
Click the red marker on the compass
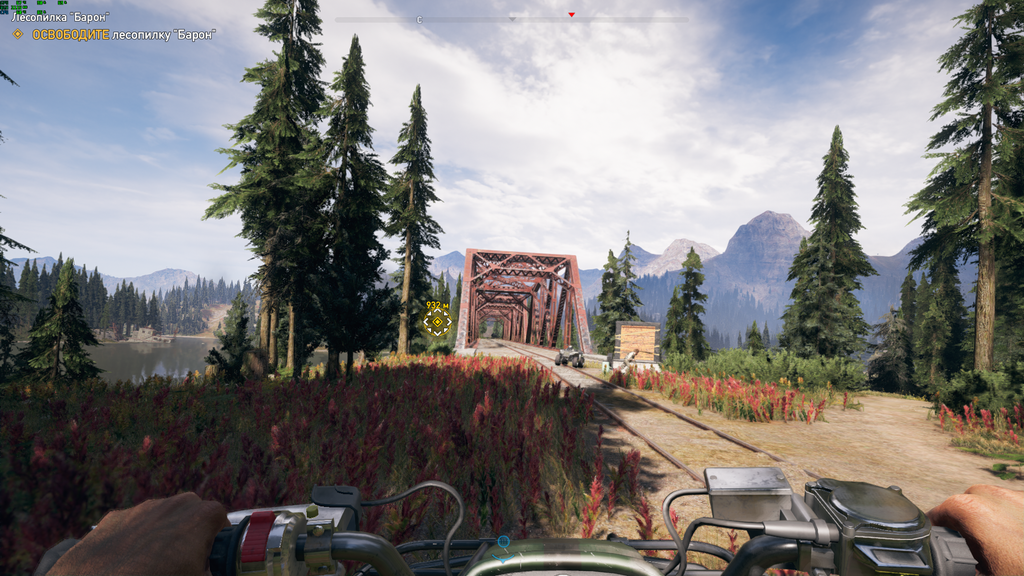[571, 15]
